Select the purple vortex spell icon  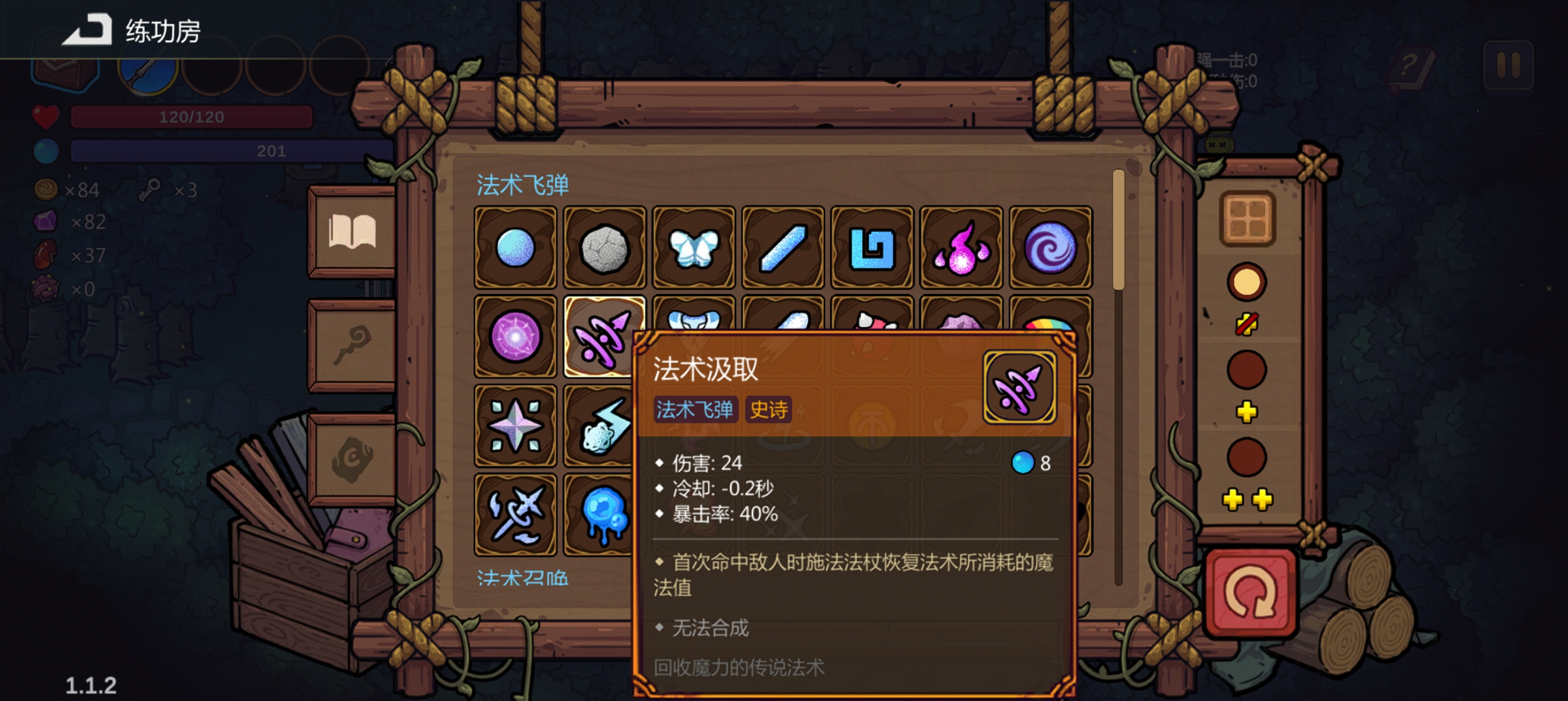[1050, 248]
